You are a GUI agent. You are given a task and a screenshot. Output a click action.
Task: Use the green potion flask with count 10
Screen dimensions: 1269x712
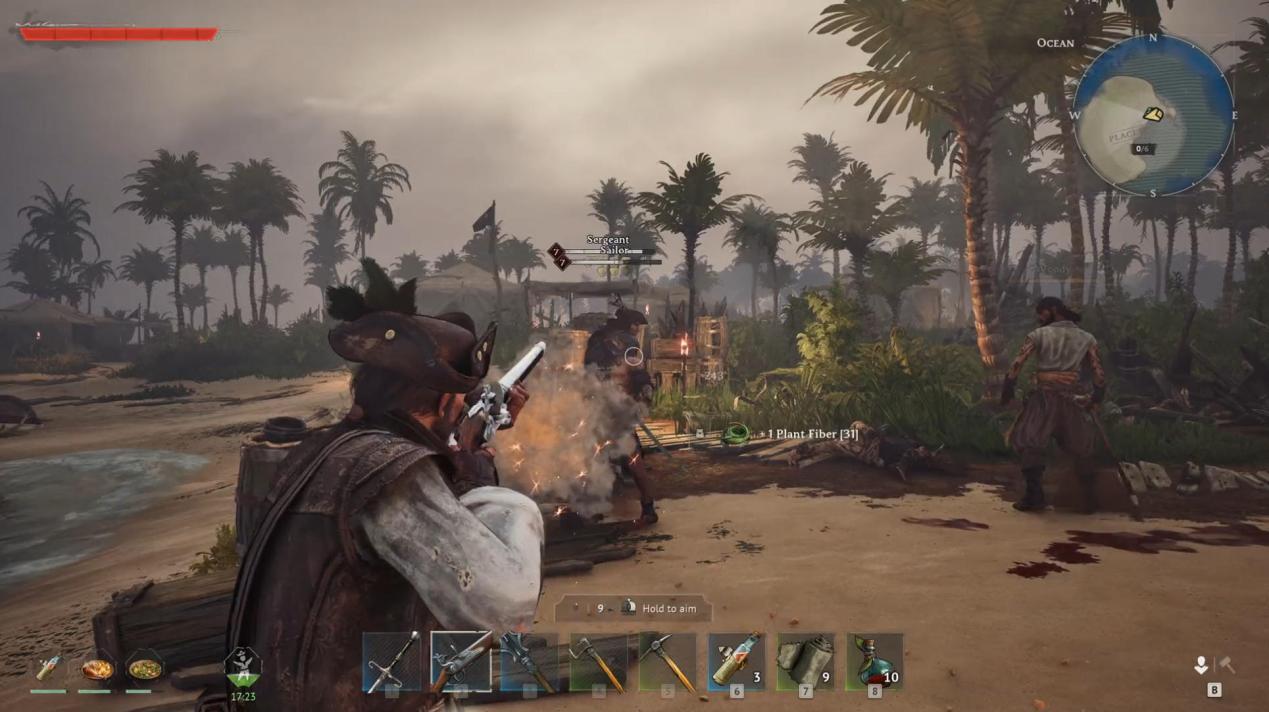pyautogui.click(x=874, y=661)
